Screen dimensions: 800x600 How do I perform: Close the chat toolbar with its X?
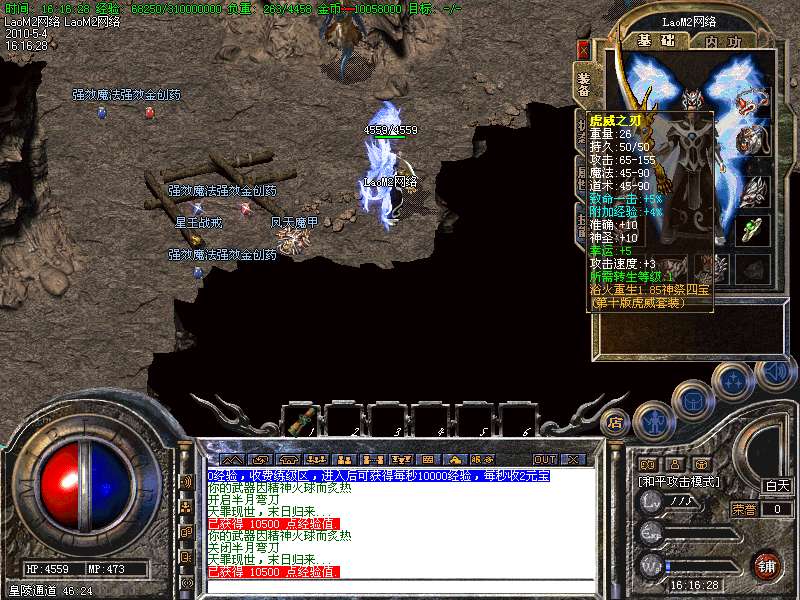tap(573, 459)
